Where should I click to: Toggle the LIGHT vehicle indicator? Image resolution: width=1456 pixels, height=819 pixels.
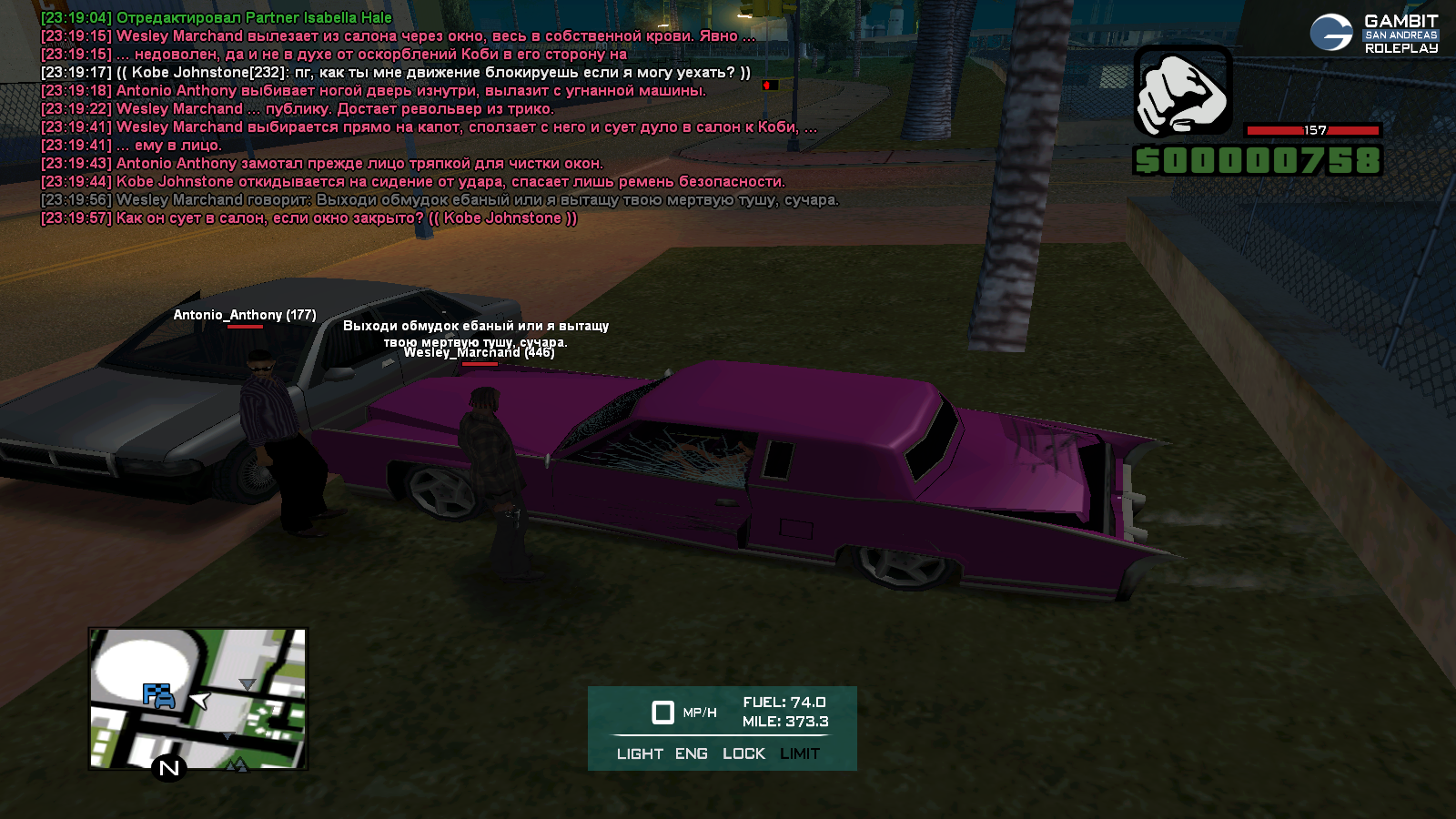pyautogui.click(x=640, y=753)
